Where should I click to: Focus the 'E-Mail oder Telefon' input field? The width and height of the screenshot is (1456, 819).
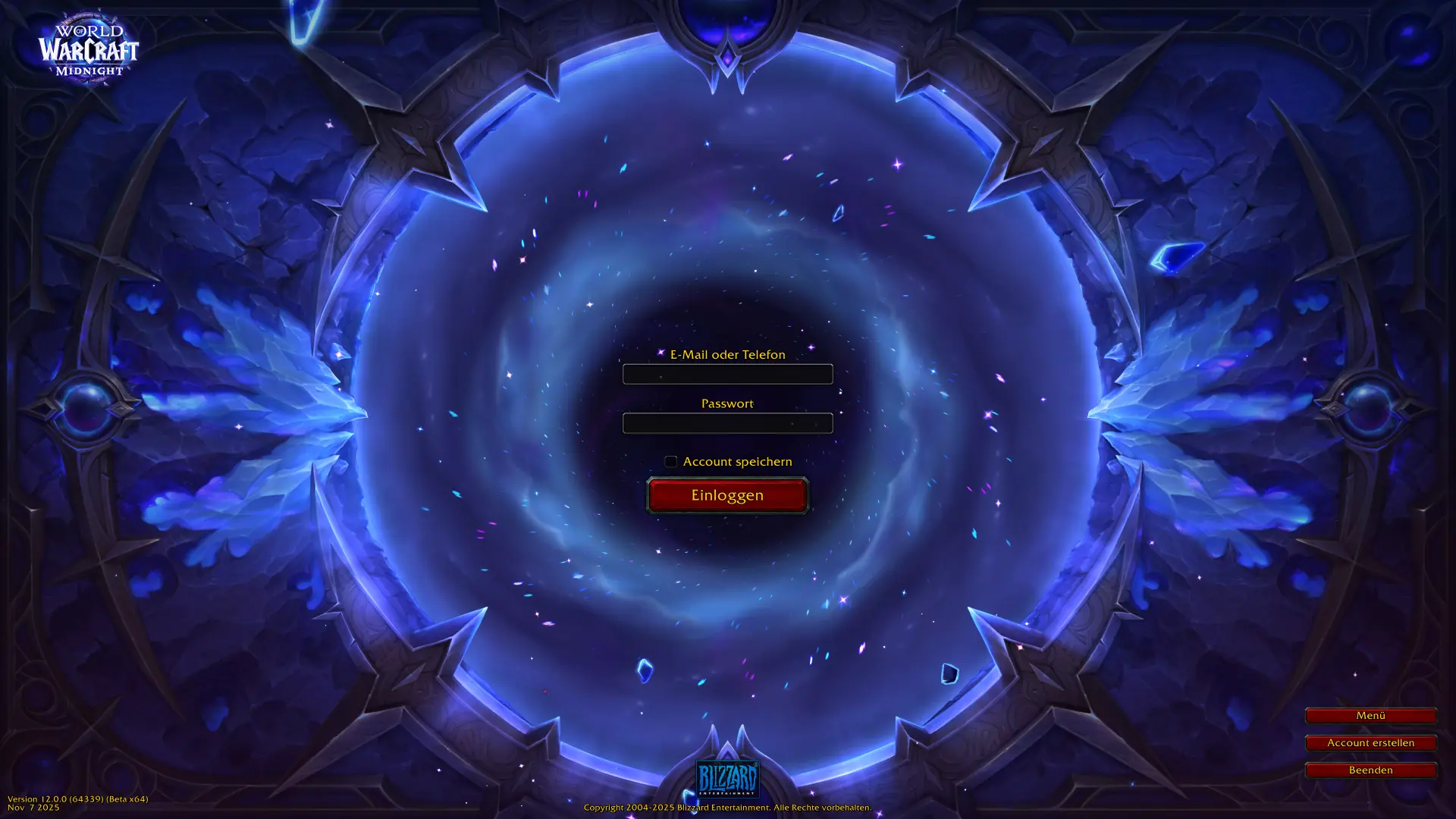tap(727, 374)
